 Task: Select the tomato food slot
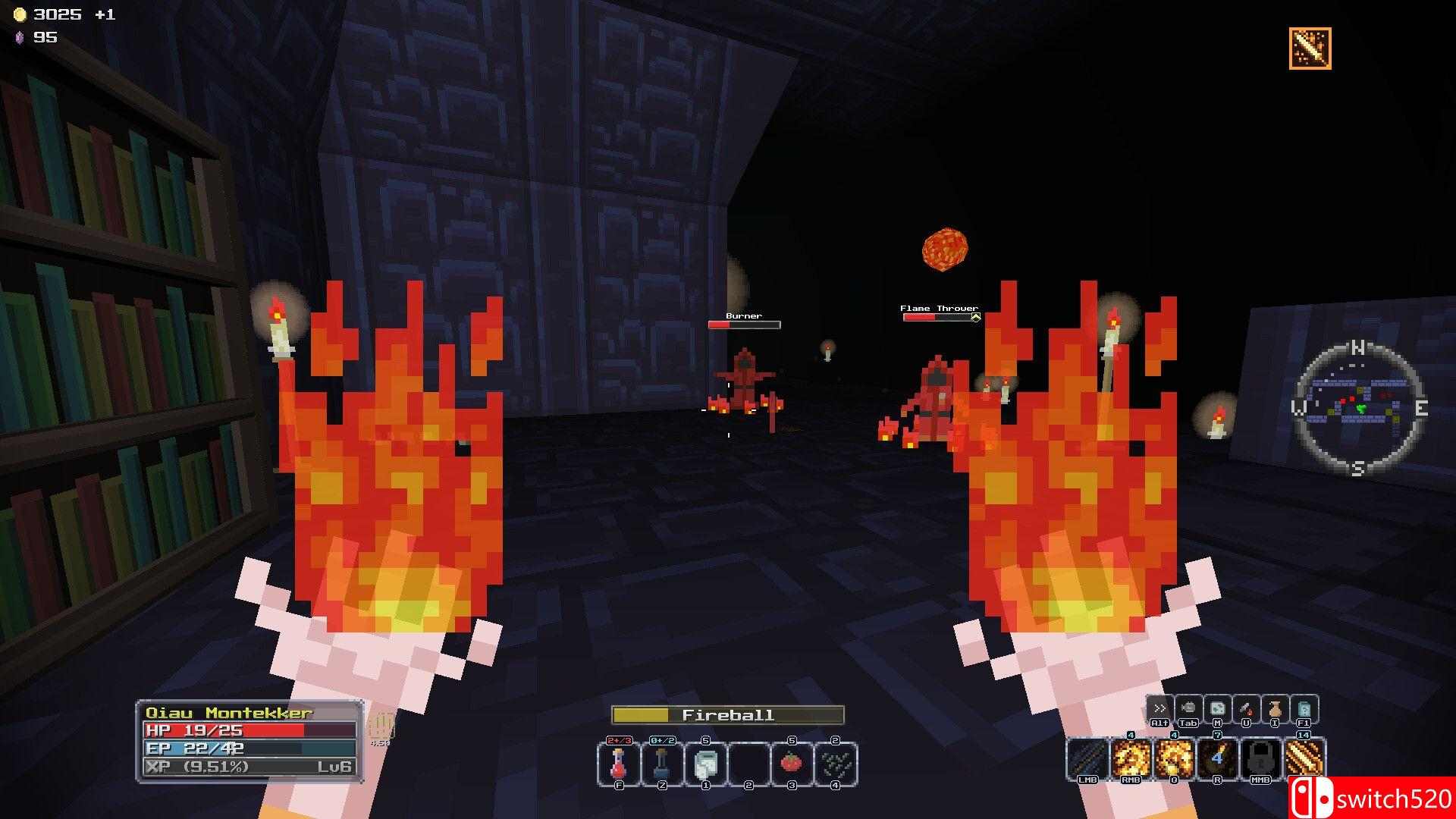(792, 763)
